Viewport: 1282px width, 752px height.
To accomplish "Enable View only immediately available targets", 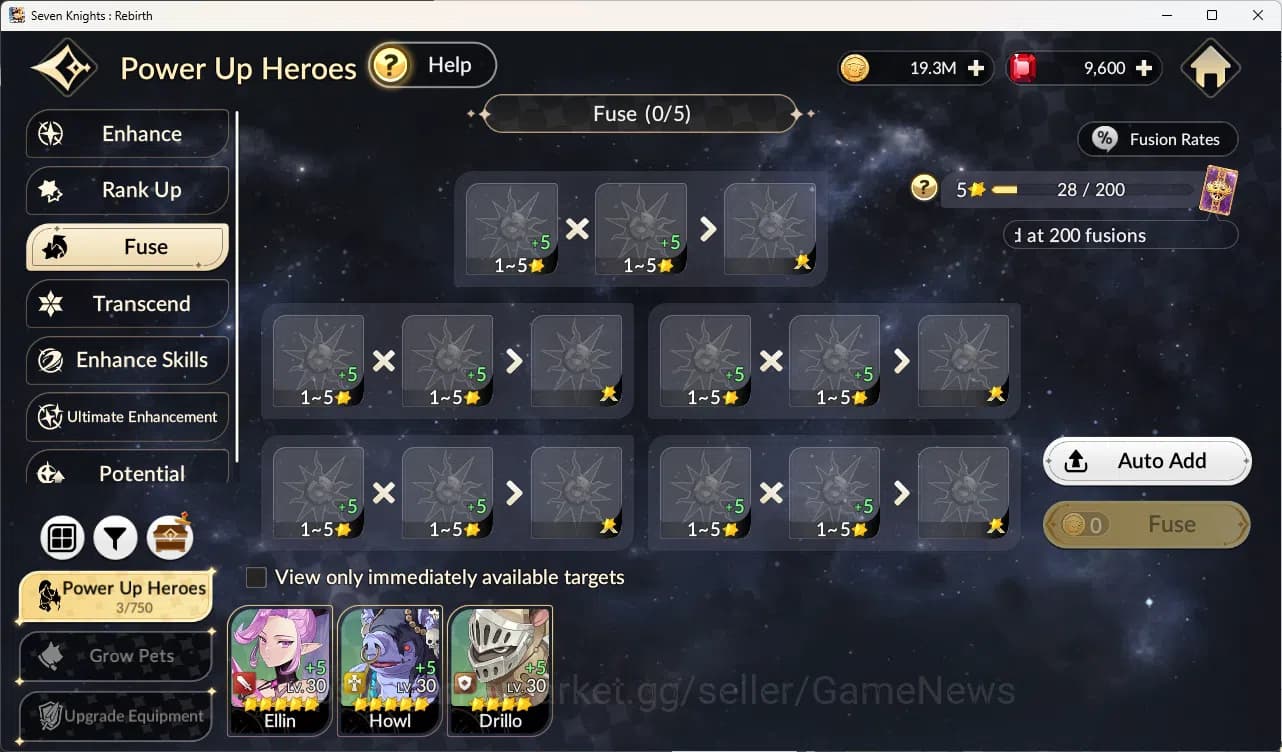I will (x=255, y=577).
